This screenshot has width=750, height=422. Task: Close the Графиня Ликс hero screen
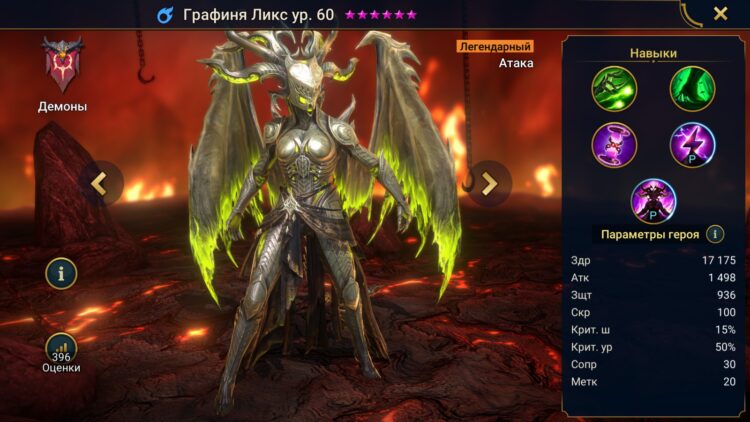pos(720,14)
